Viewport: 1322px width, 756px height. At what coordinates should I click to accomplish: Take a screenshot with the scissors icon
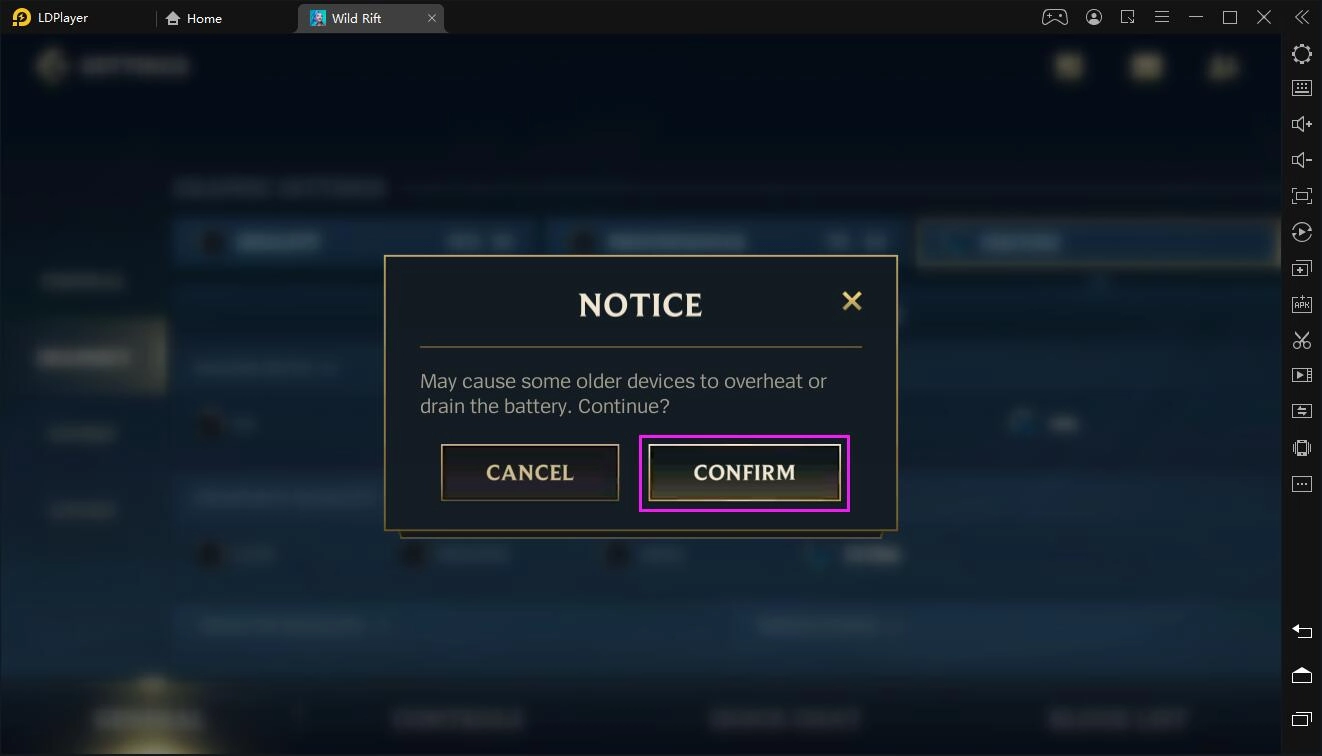pyautogui.click(x=1301, y=340)
